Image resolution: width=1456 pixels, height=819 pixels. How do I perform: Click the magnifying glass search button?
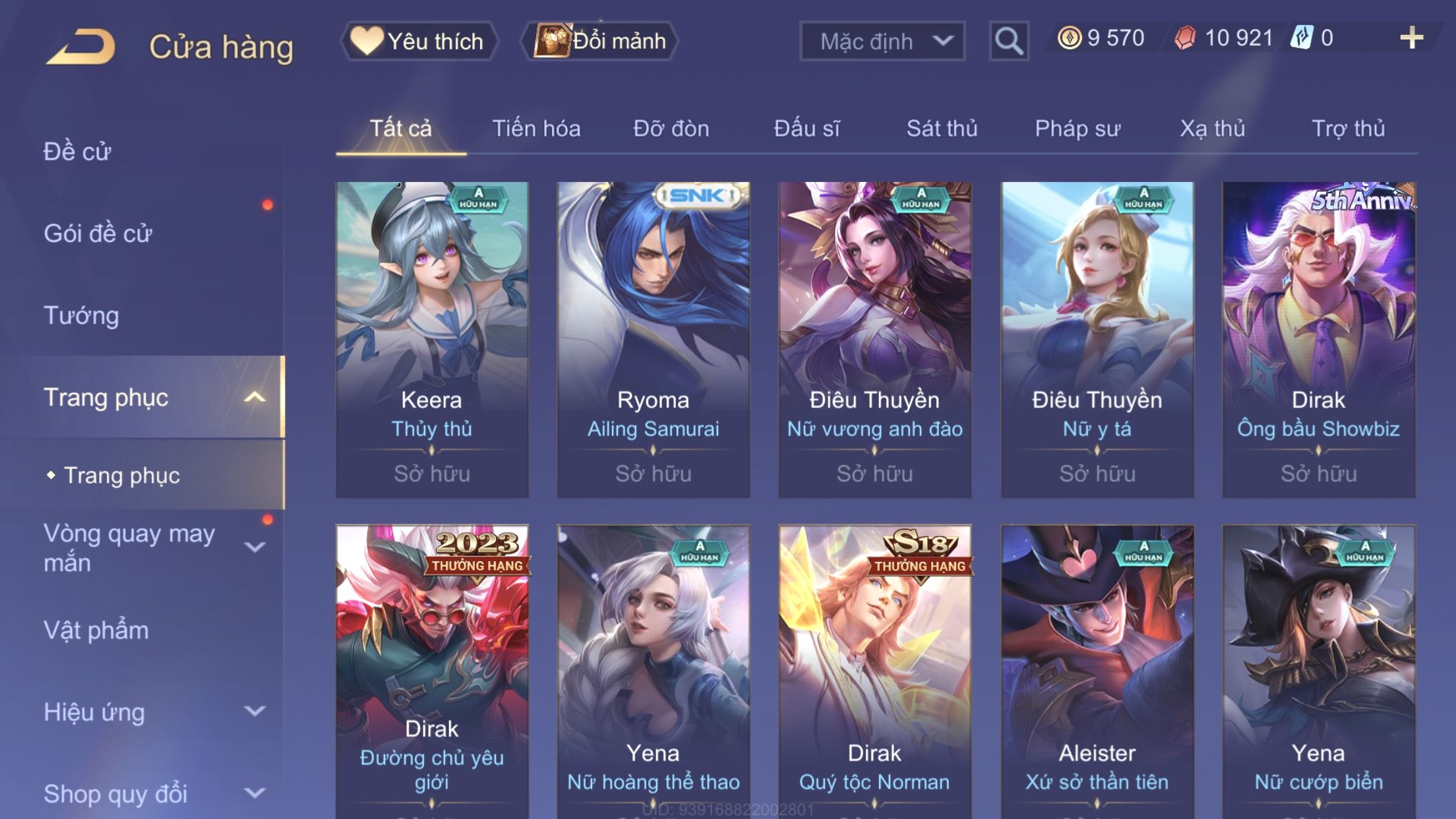pyautogui.click(x=1008, y=42)
